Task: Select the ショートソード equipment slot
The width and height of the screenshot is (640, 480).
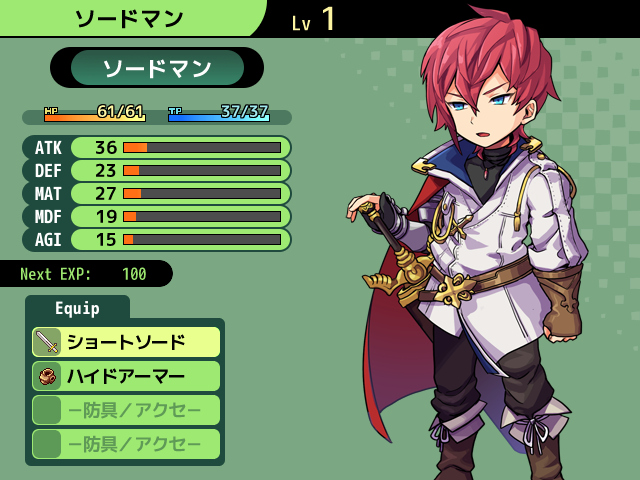Action: 126,342
